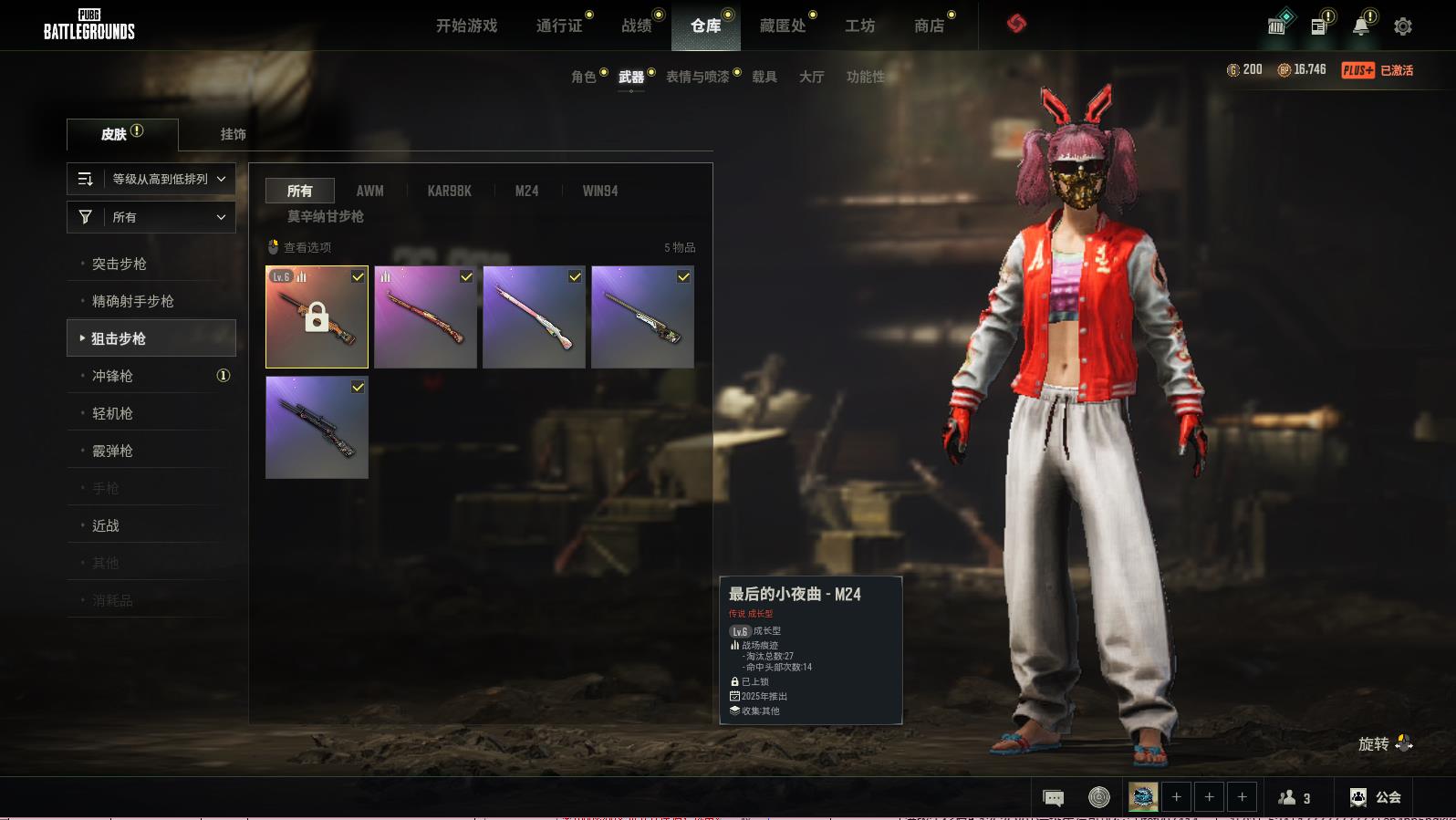This screenshot has height=820, width=1456.
Task: Open the notifications bell
Action: point(1361,26)
